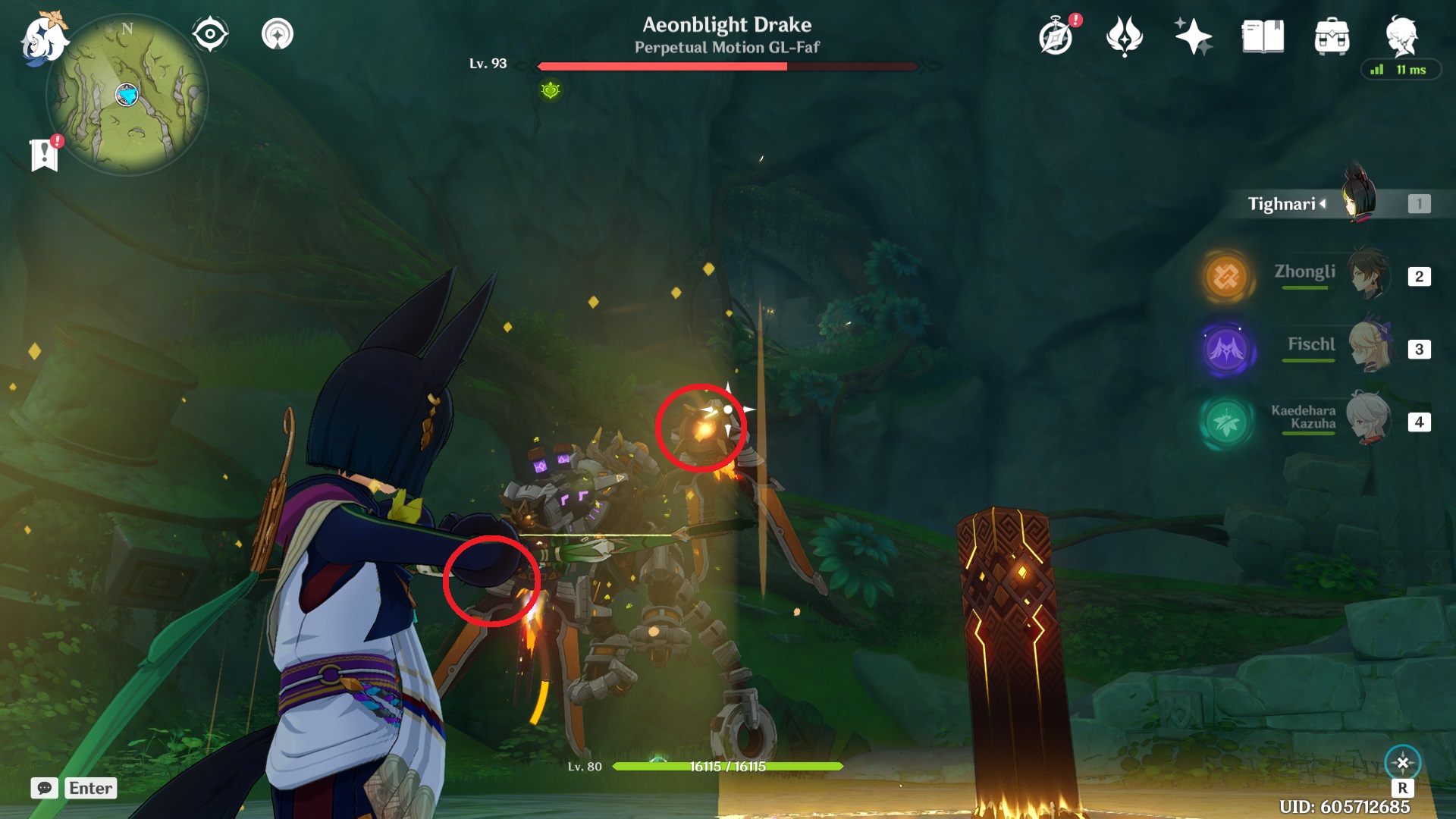
Task: Open the Events overview wing icon
Action: click(x=1125, y=34)
